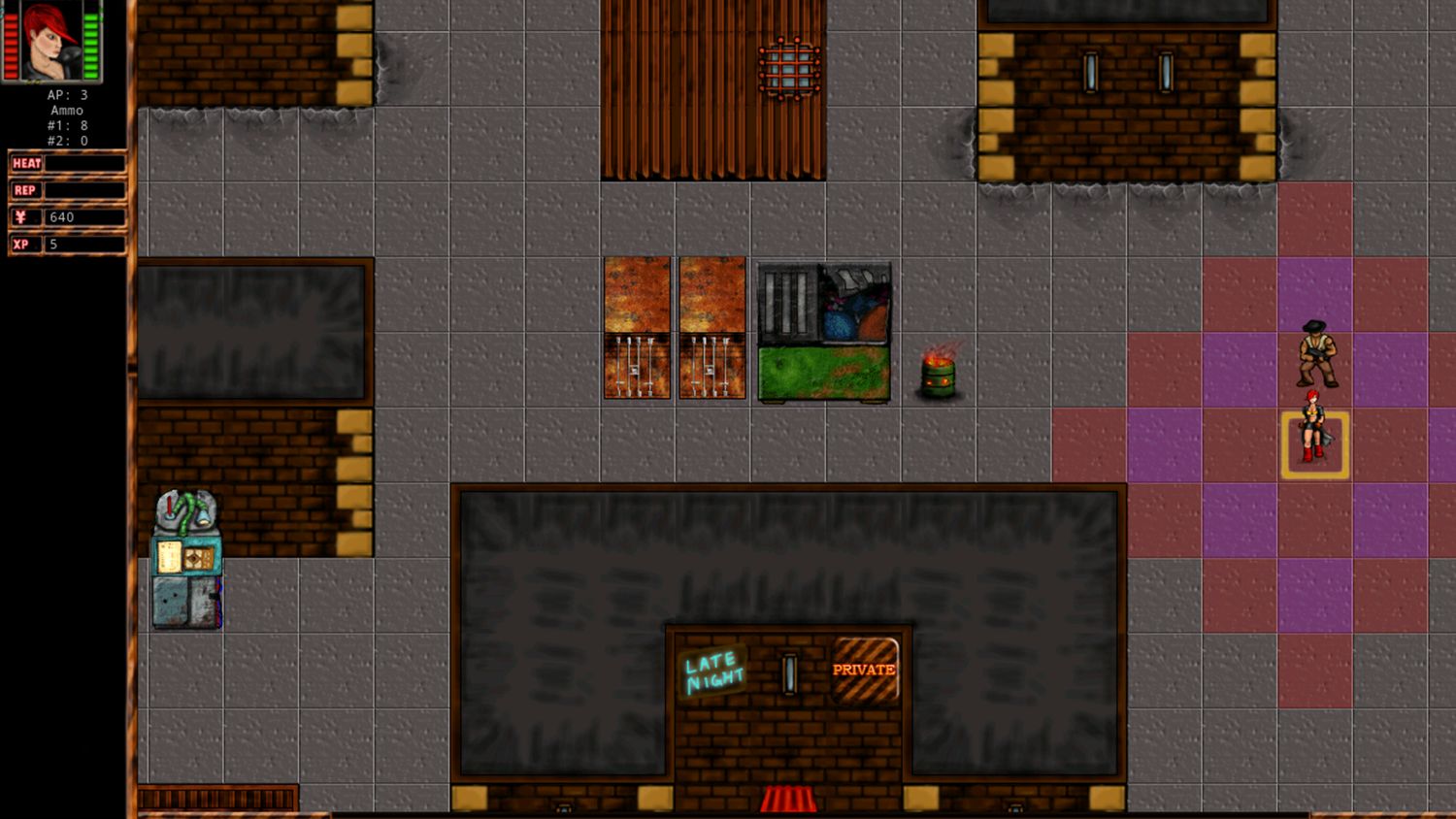
Task: Click the 640 money value
Action: click(x=63, y=217)
